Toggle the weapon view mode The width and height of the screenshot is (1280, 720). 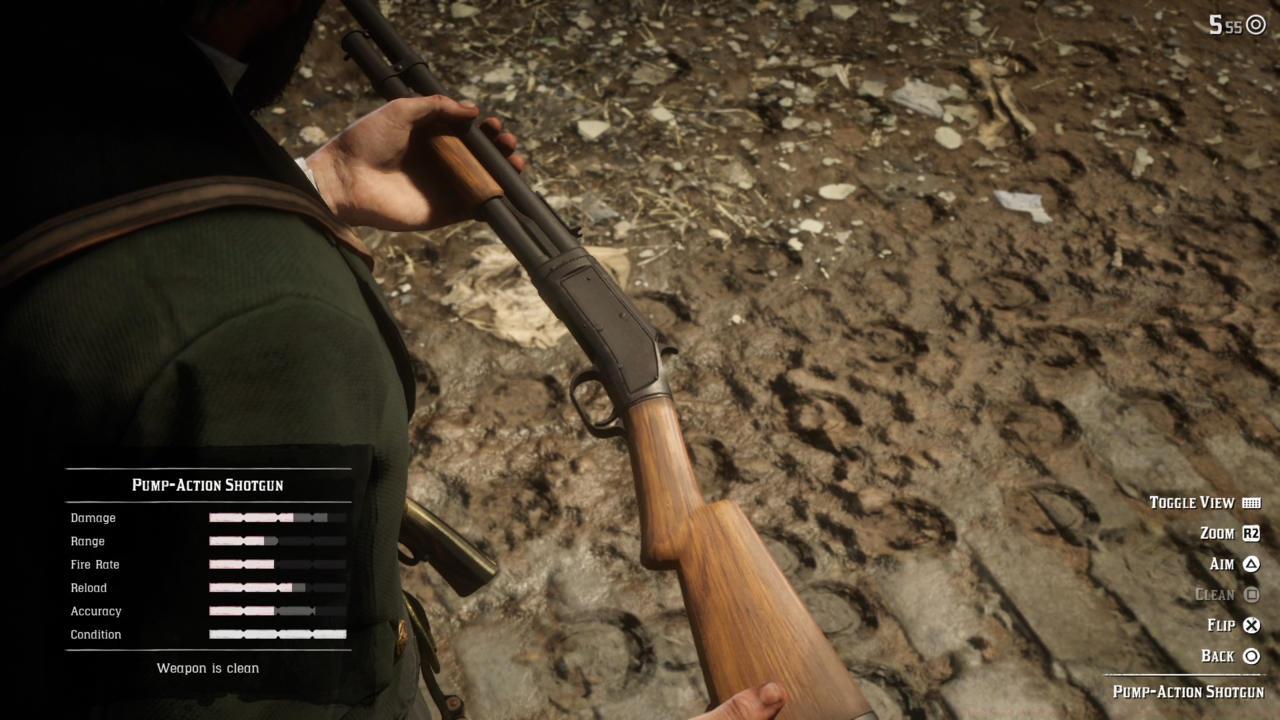pyautogui.click(x=1192, y=502)
